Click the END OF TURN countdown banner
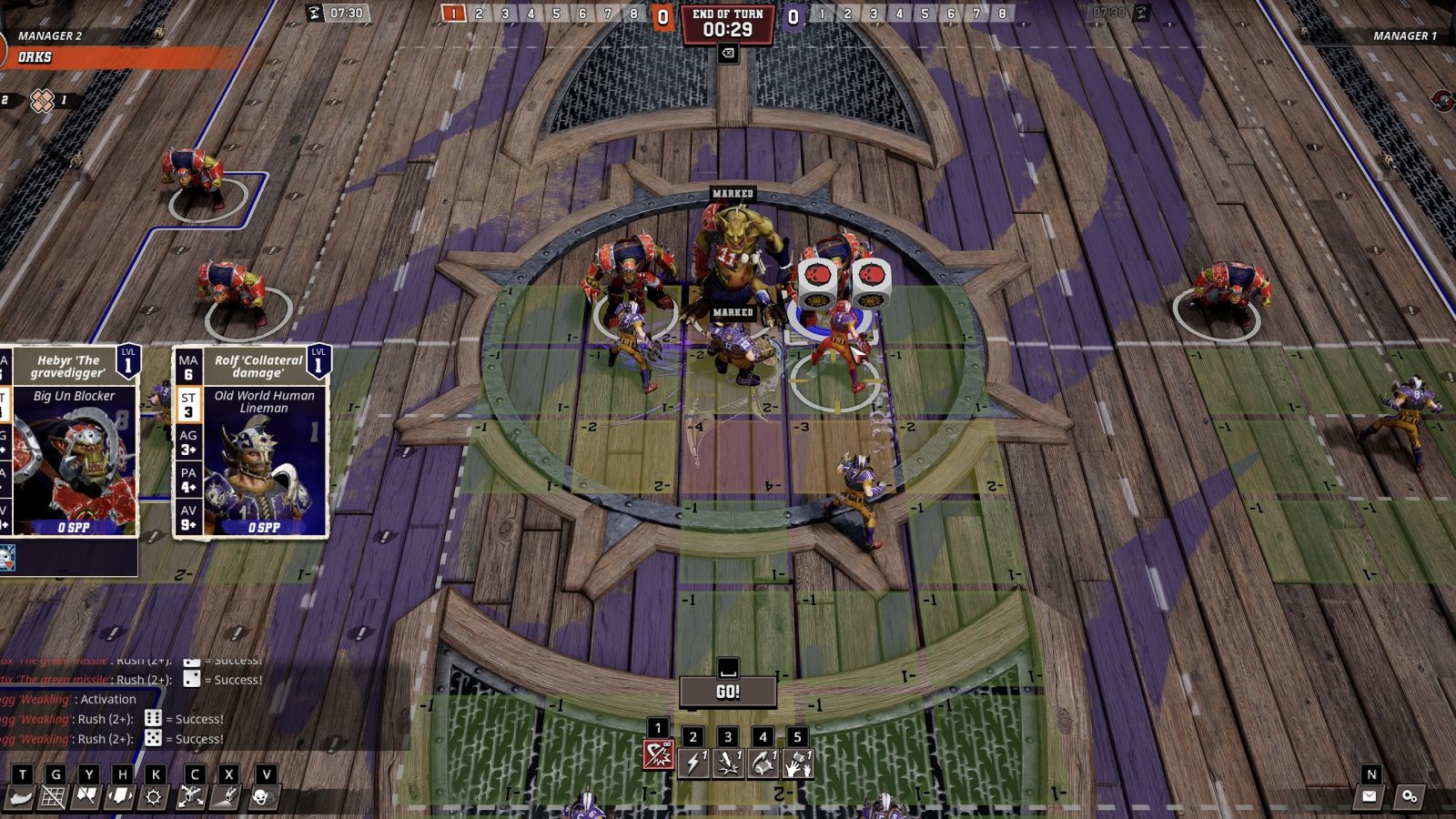 point(728,21)
